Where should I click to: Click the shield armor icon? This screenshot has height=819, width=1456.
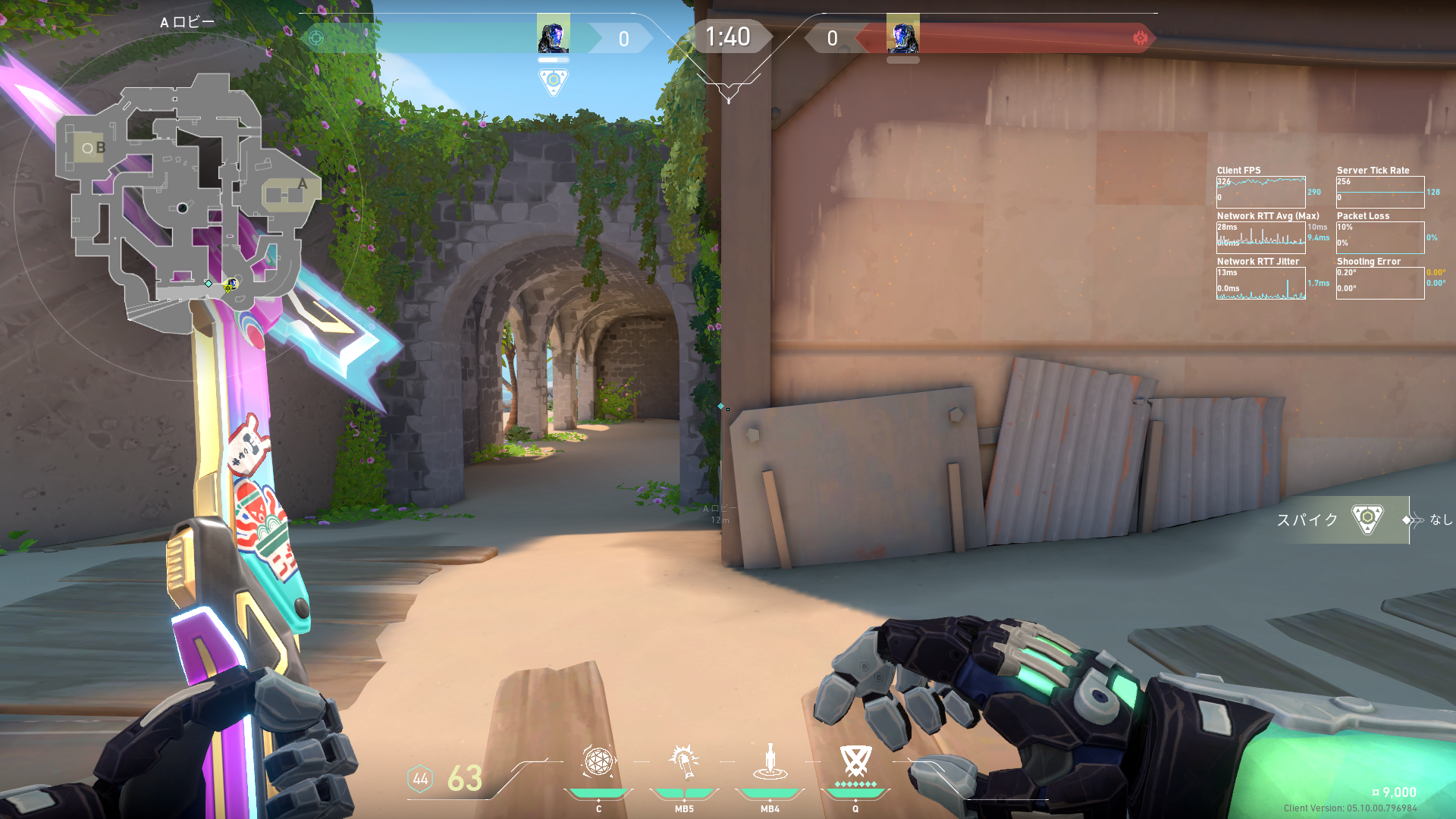[420, 779]
